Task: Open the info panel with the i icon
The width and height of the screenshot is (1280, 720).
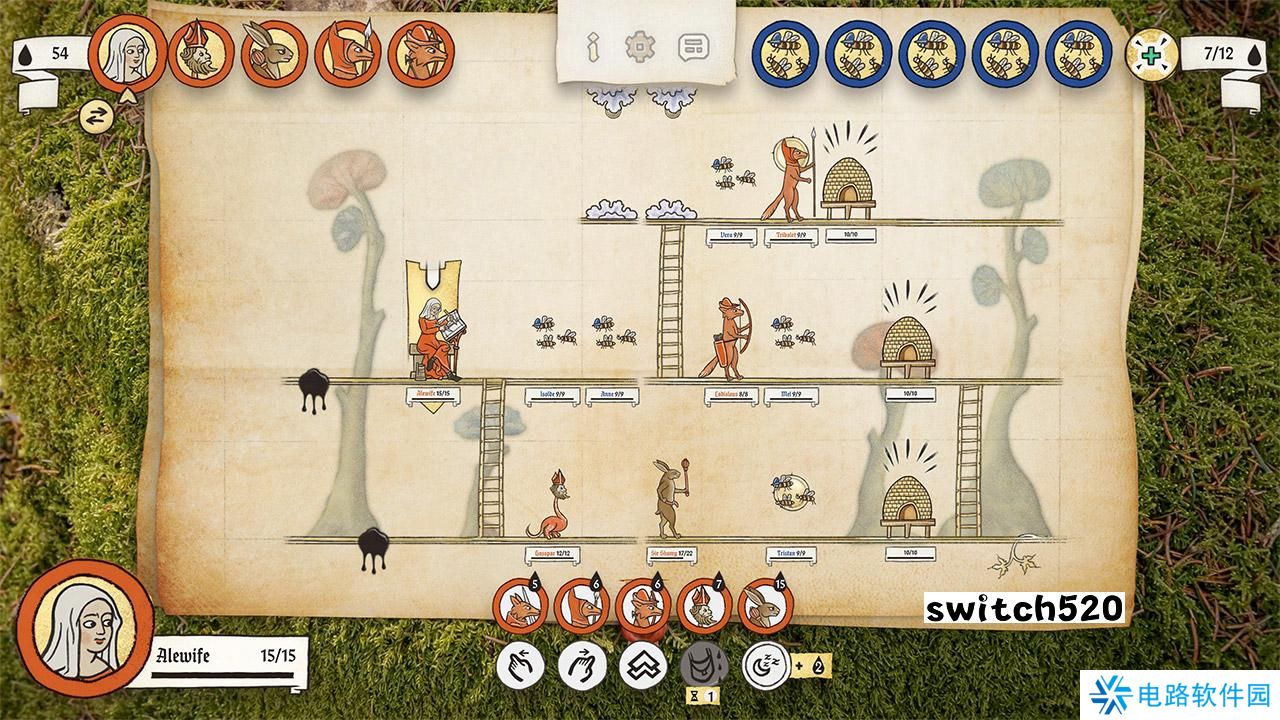Action: pyautogui.click(x=592, y=46)
